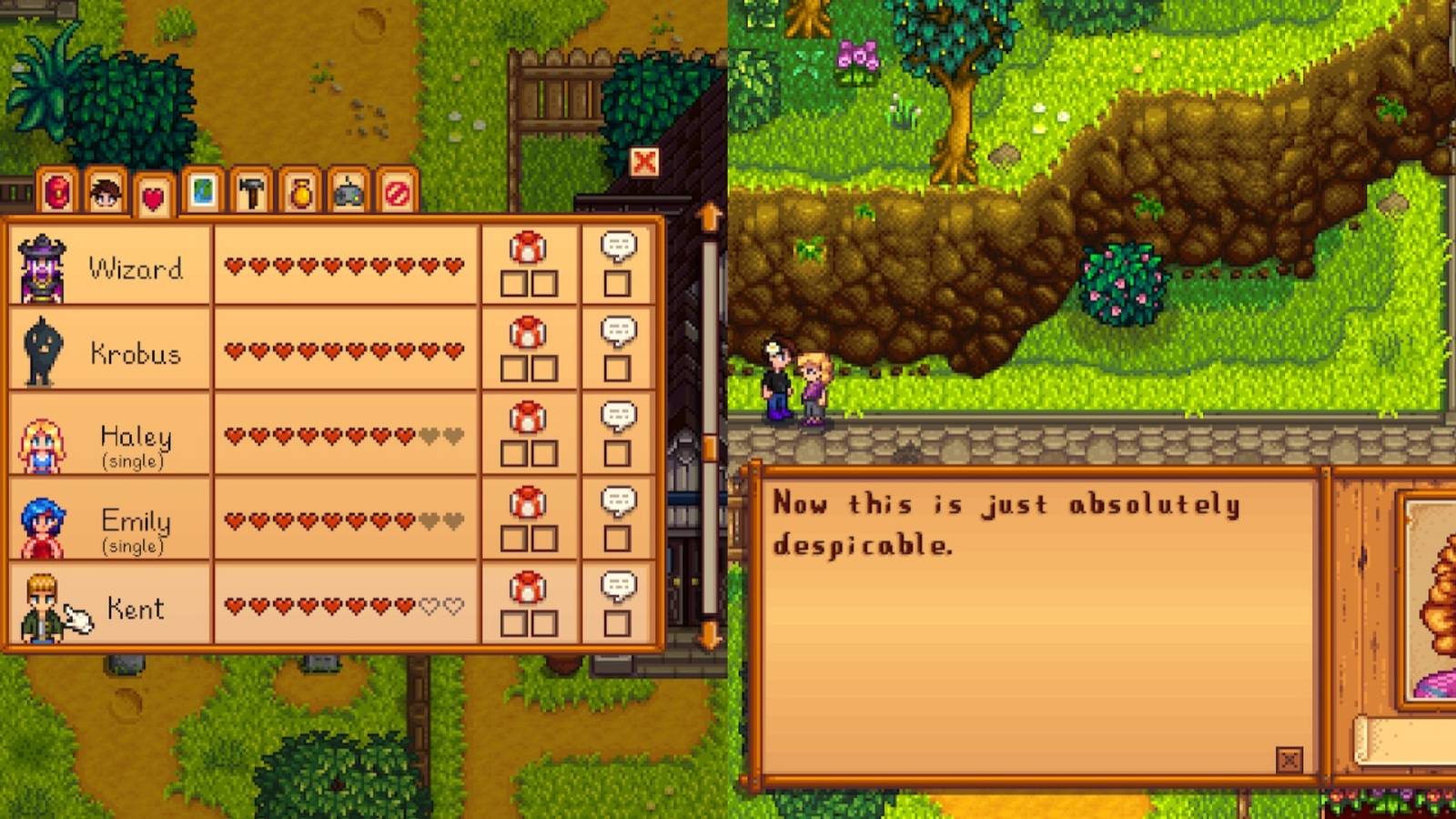This screenshot has width=1456, height=819.
Task: Open the Crafting hammer icon
Action: point(251,194)
